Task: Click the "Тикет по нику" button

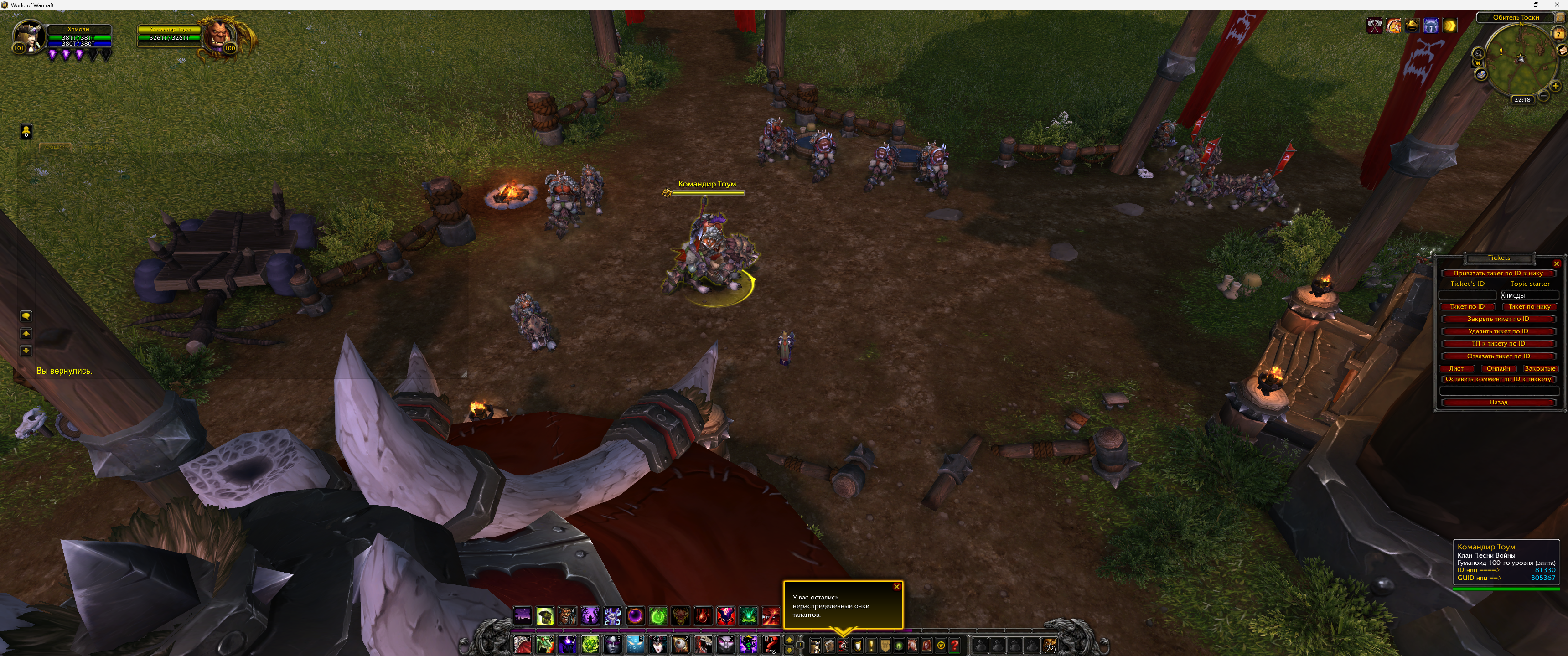Action: (x=1528, y=307)
